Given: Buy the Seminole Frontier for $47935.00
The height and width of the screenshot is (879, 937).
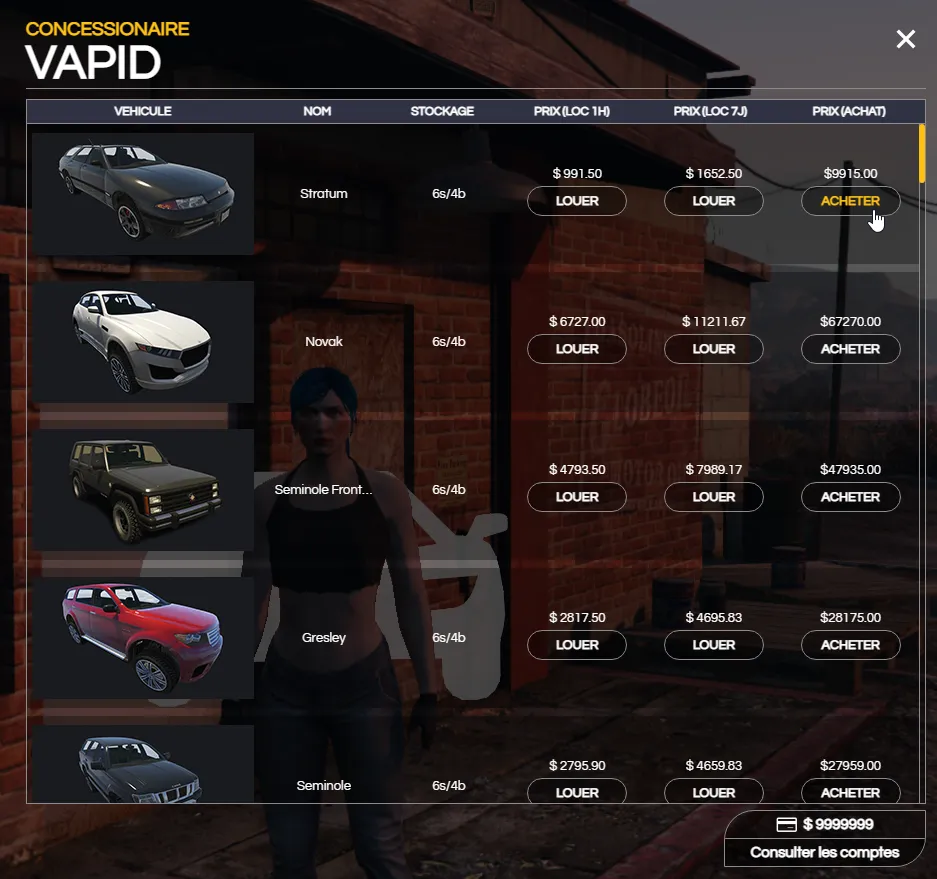Looking at the screenshot, I should pyautogui.click(x=850, y=497).
